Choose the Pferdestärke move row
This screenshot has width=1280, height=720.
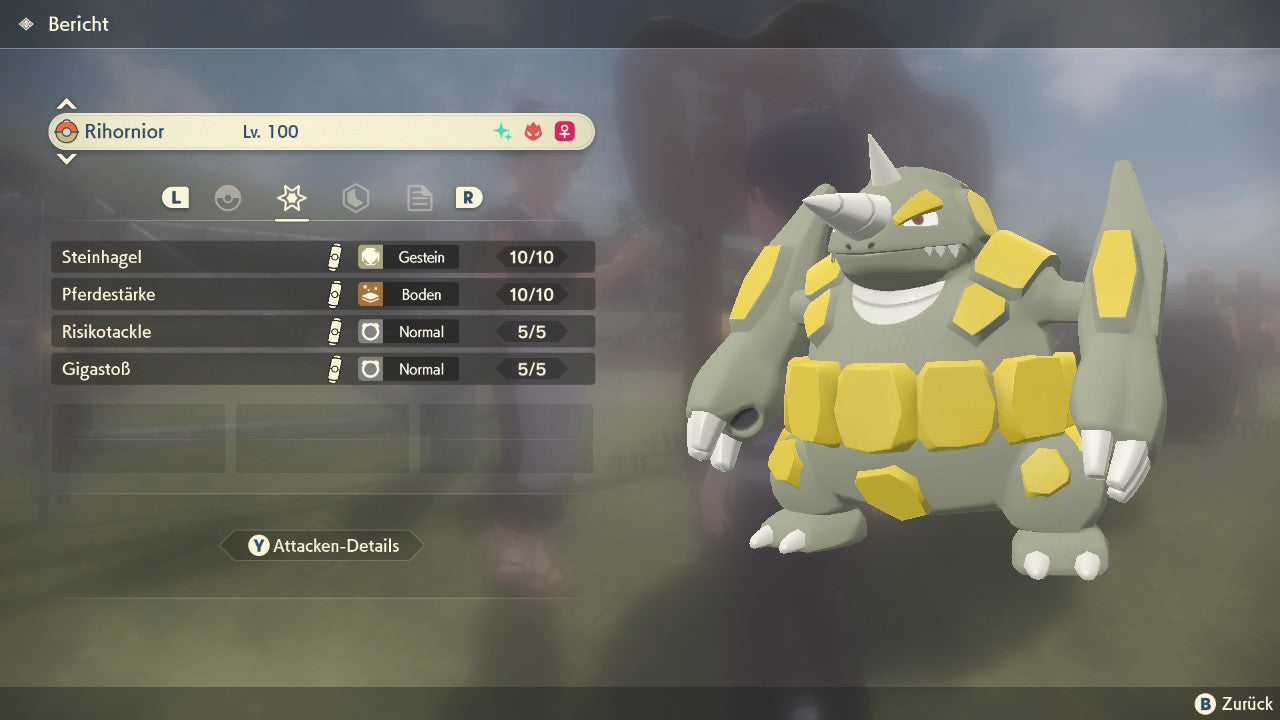322,294
